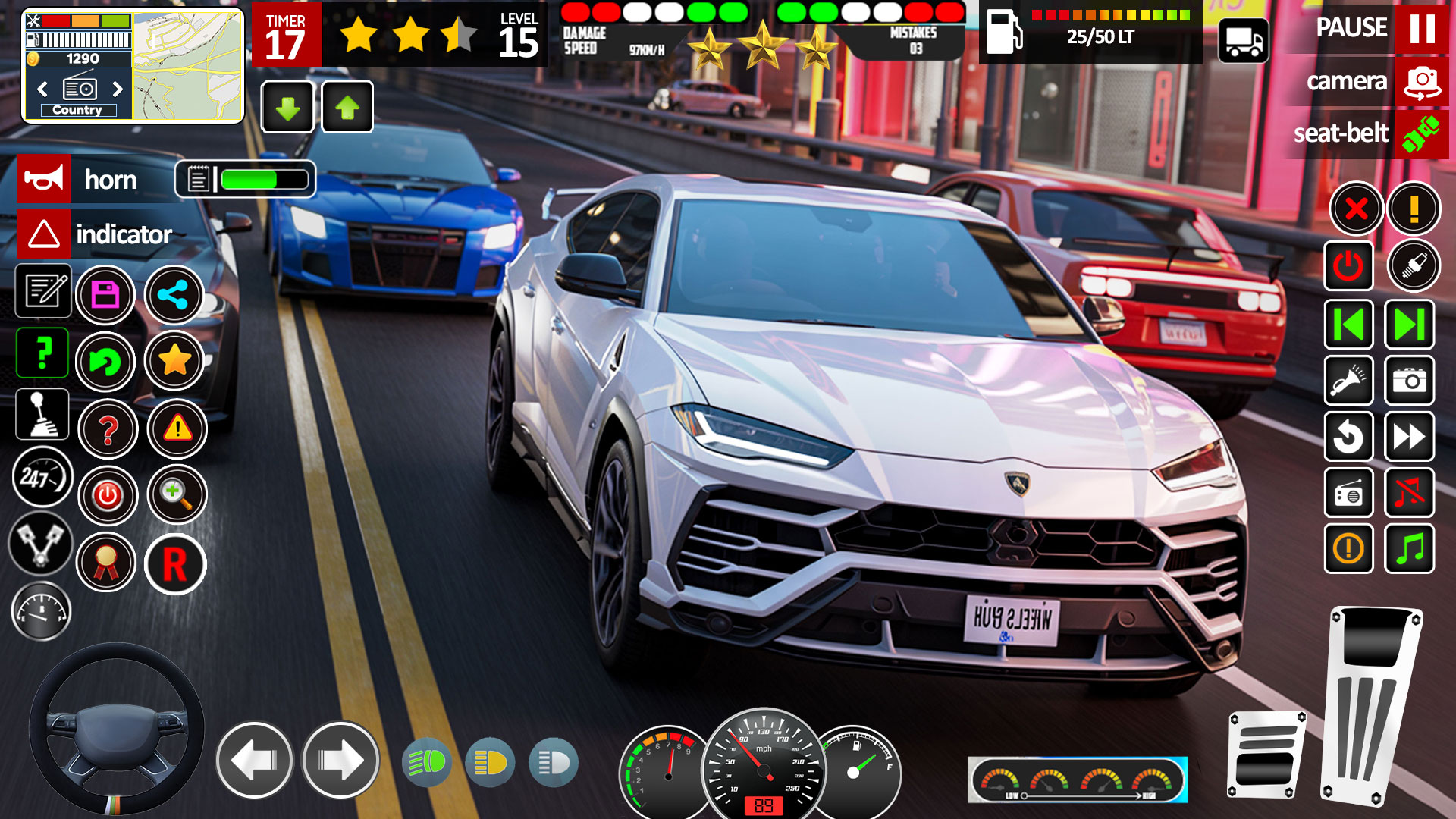
Task: Select the red R reverse button
Action: tap(175, 564)
